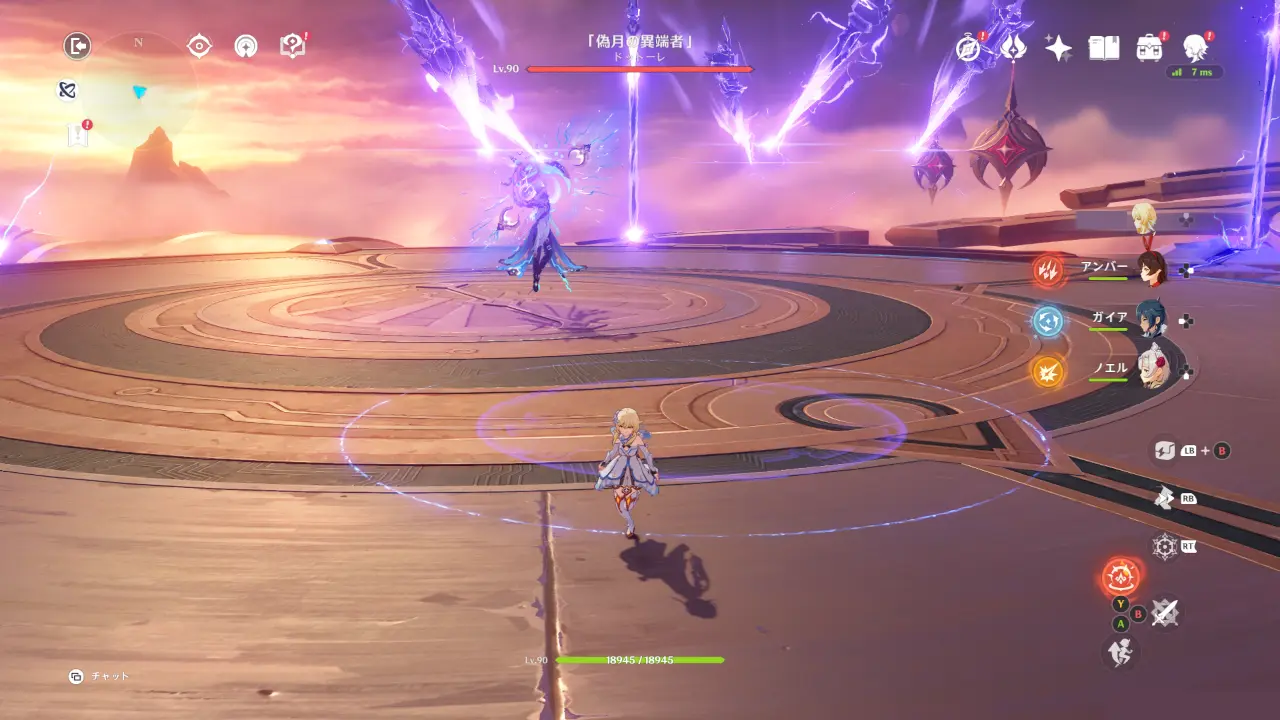Click the atom-shaped icon beside the minimap
Image resolution: width=1280 pixels, height=720 pixels.
click(x=67, y=90)
